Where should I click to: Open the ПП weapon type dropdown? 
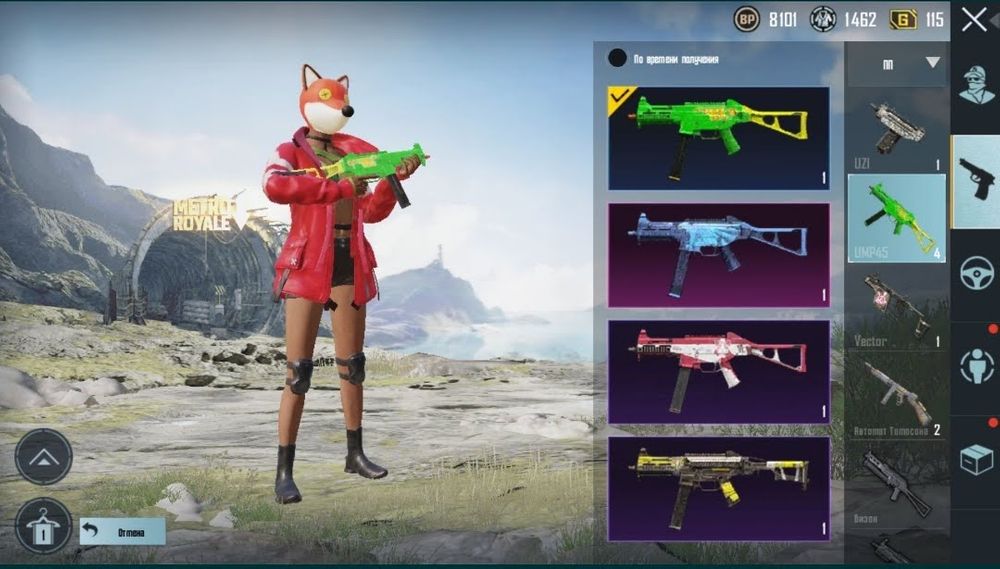click(897, 63)
